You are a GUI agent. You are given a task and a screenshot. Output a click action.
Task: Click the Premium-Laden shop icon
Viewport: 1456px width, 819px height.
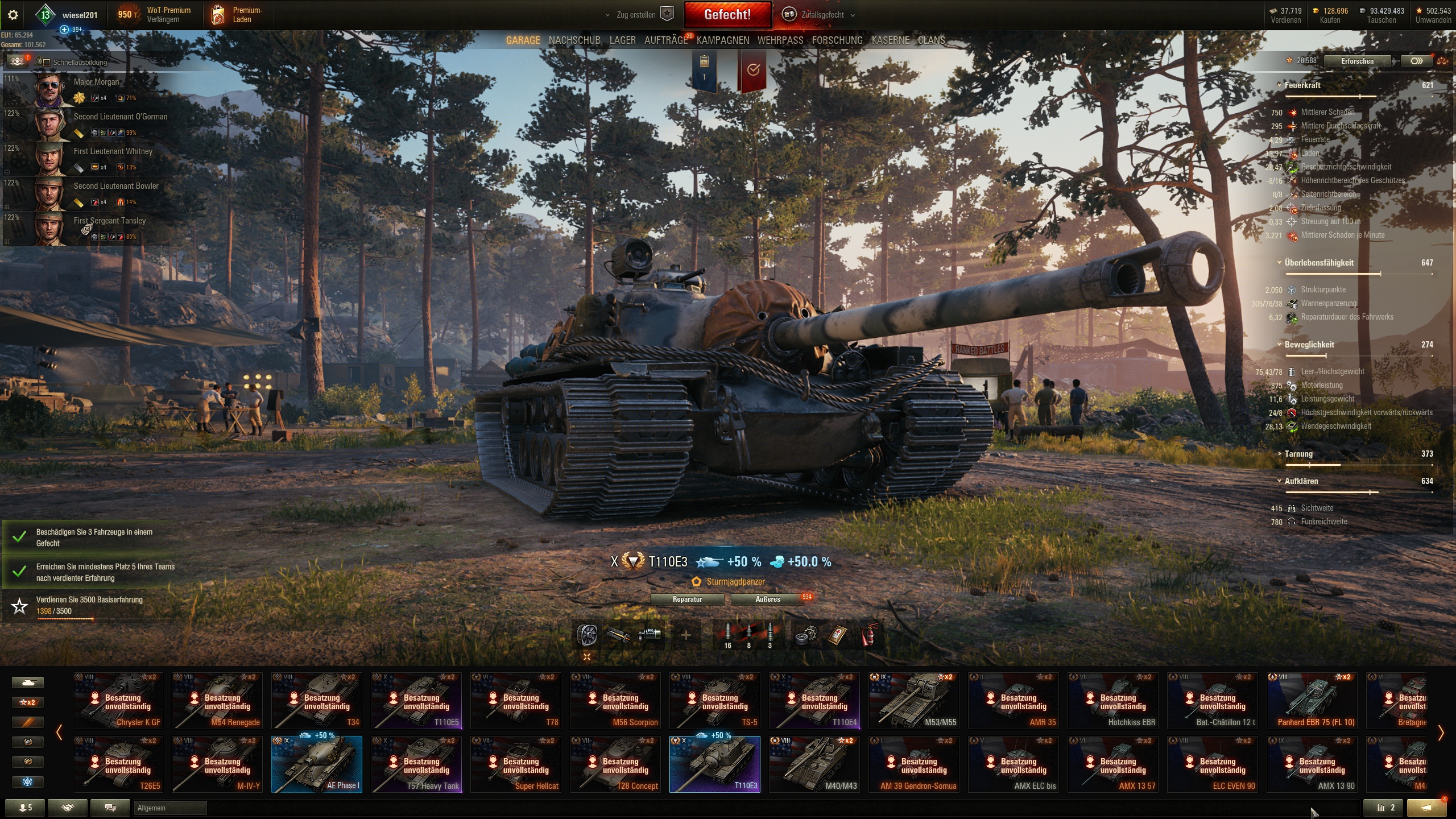tap(219, 14)
